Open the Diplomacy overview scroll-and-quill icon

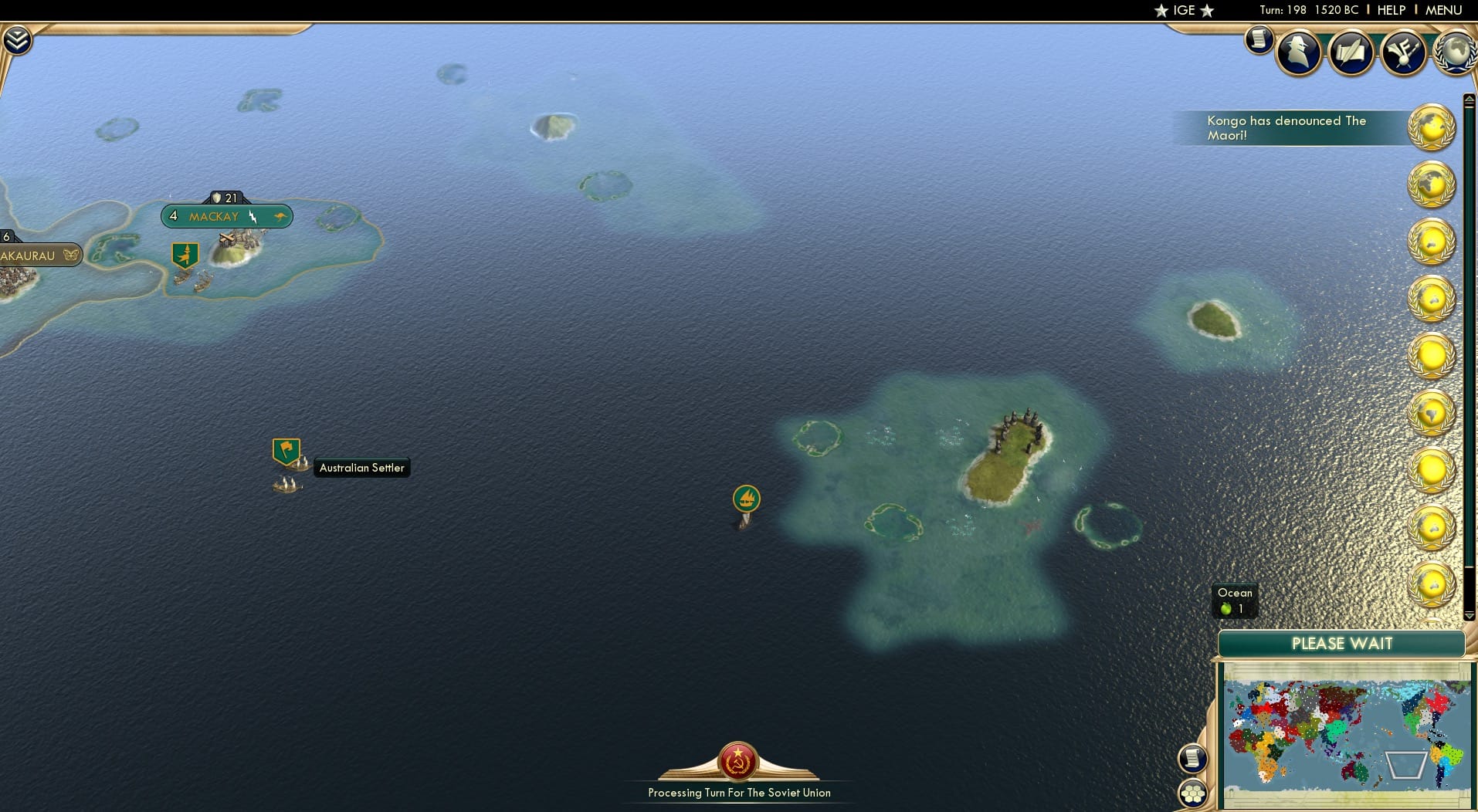click(1352, 52)
